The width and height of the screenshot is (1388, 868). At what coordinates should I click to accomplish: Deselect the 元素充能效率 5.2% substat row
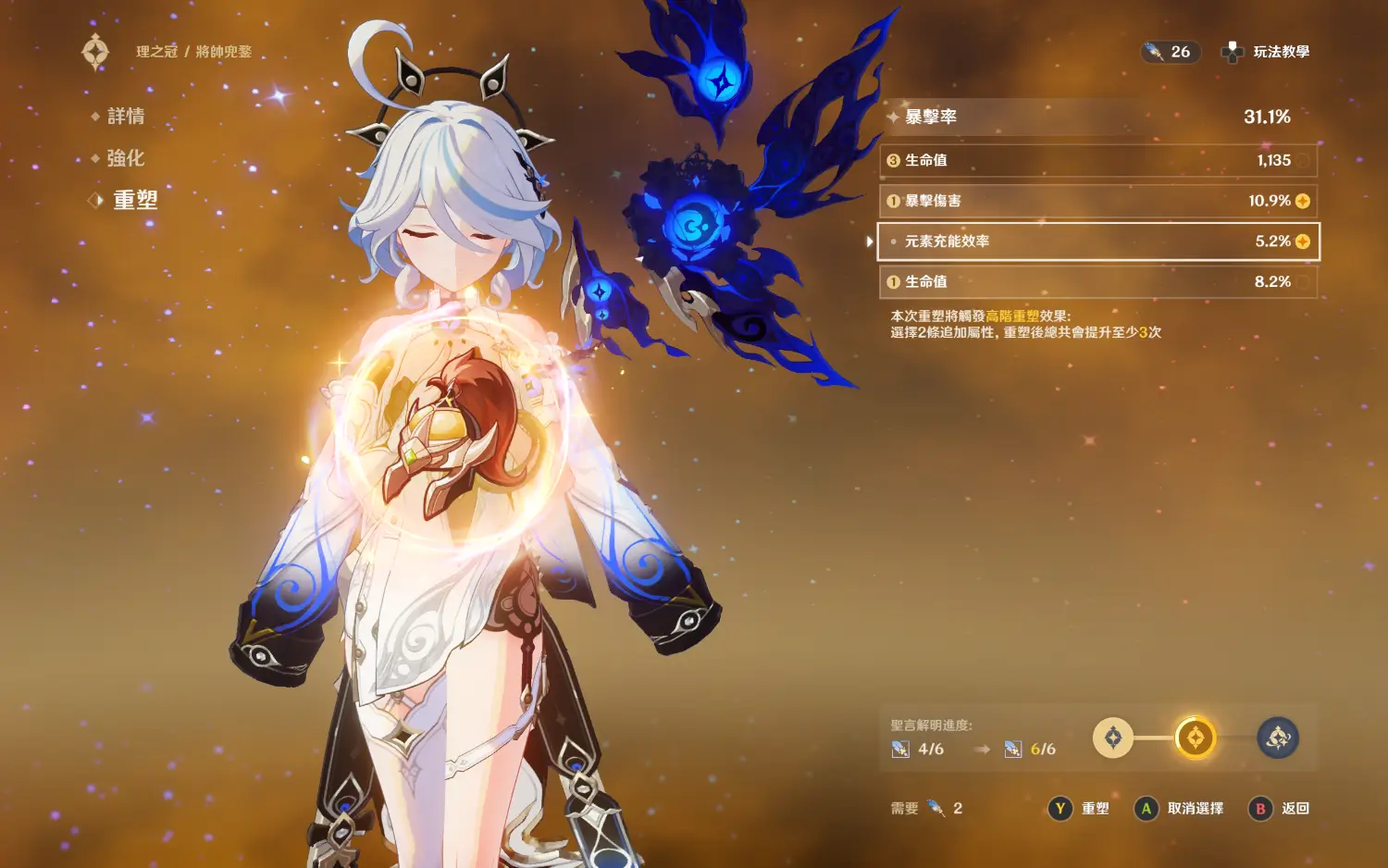pyautogui.click(x=1097, y=242)
